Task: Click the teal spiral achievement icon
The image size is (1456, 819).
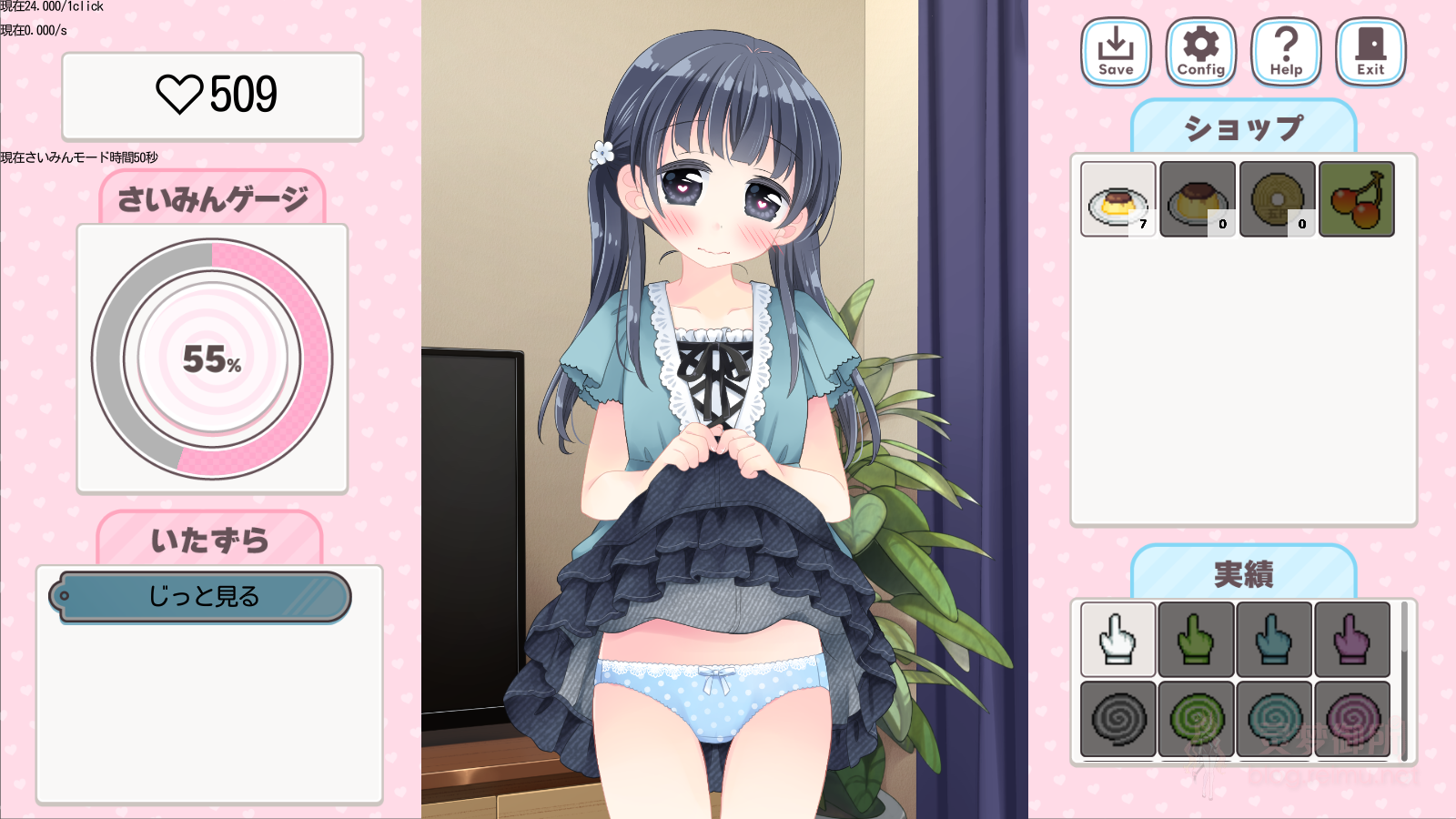Action: pyautogui.click(x=1272, y=719)
